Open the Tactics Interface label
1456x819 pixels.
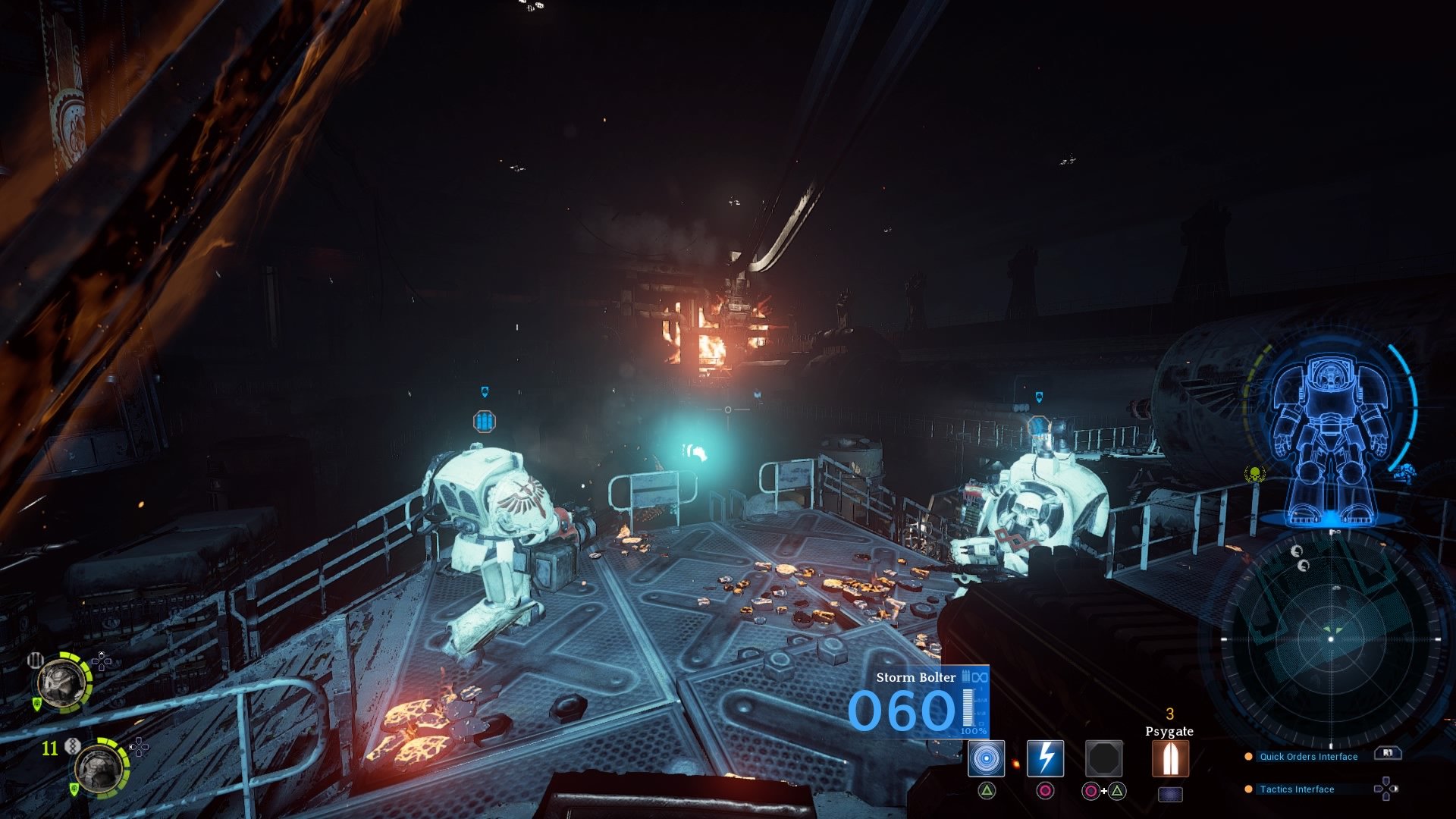1297,789
